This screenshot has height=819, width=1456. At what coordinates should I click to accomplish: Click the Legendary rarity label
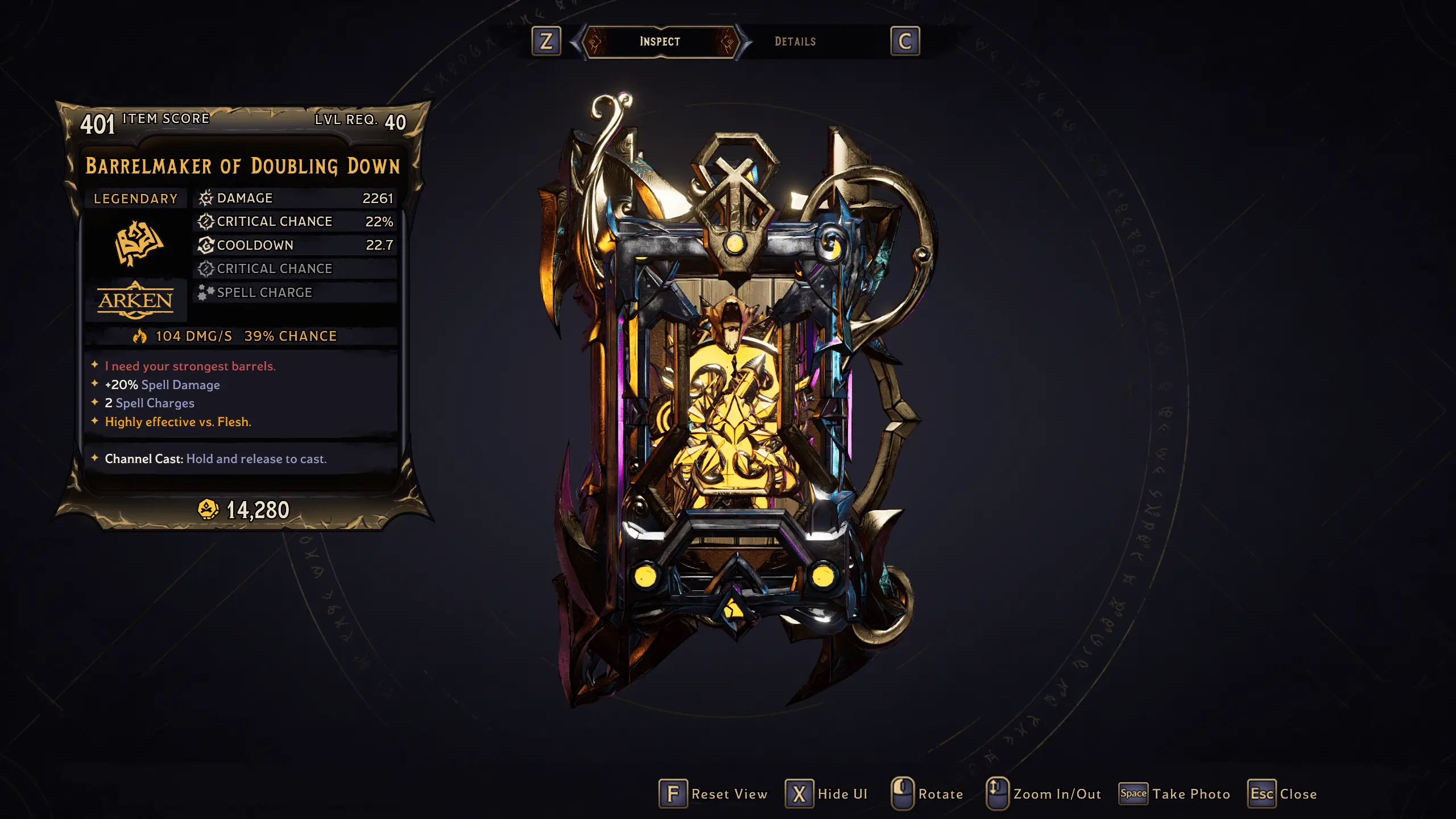tap(135, 198)
